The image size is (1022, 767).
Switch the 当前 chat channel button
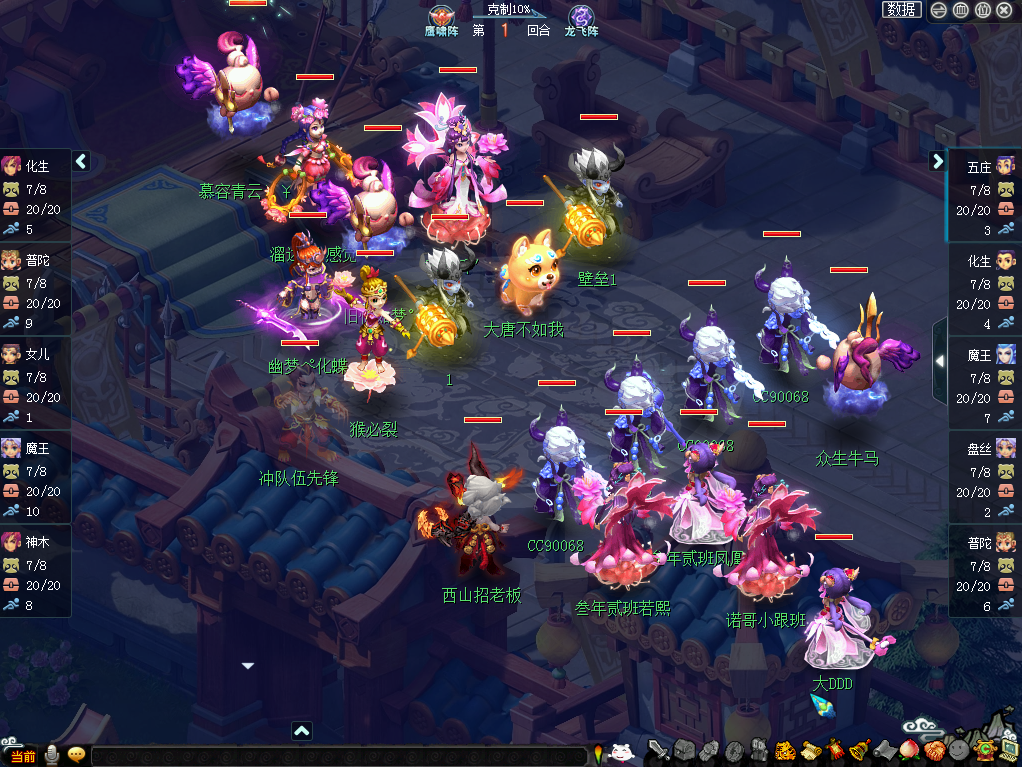click(x=22, y=756)
